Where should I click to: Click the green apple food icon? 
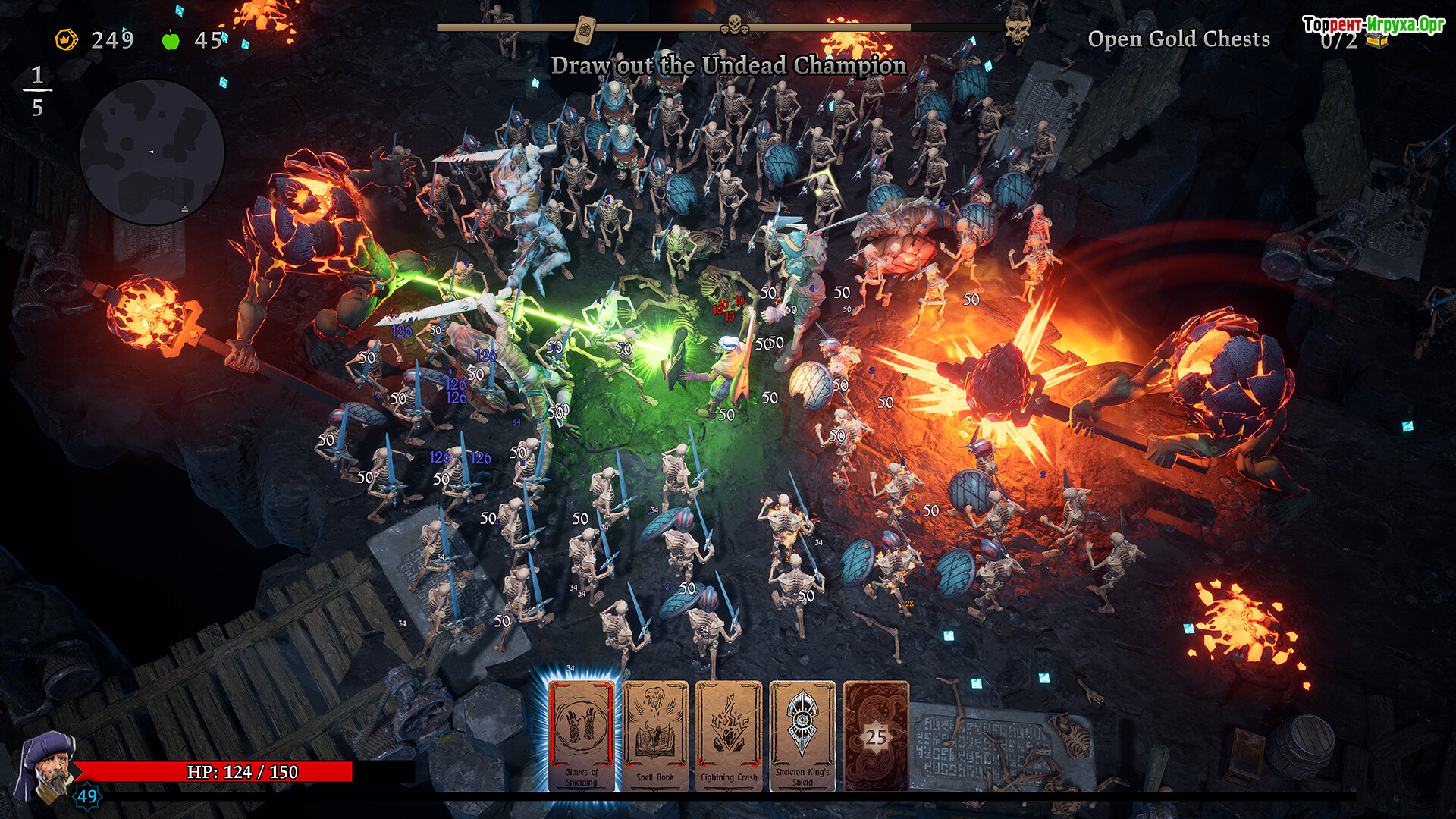tap(171, 39)
